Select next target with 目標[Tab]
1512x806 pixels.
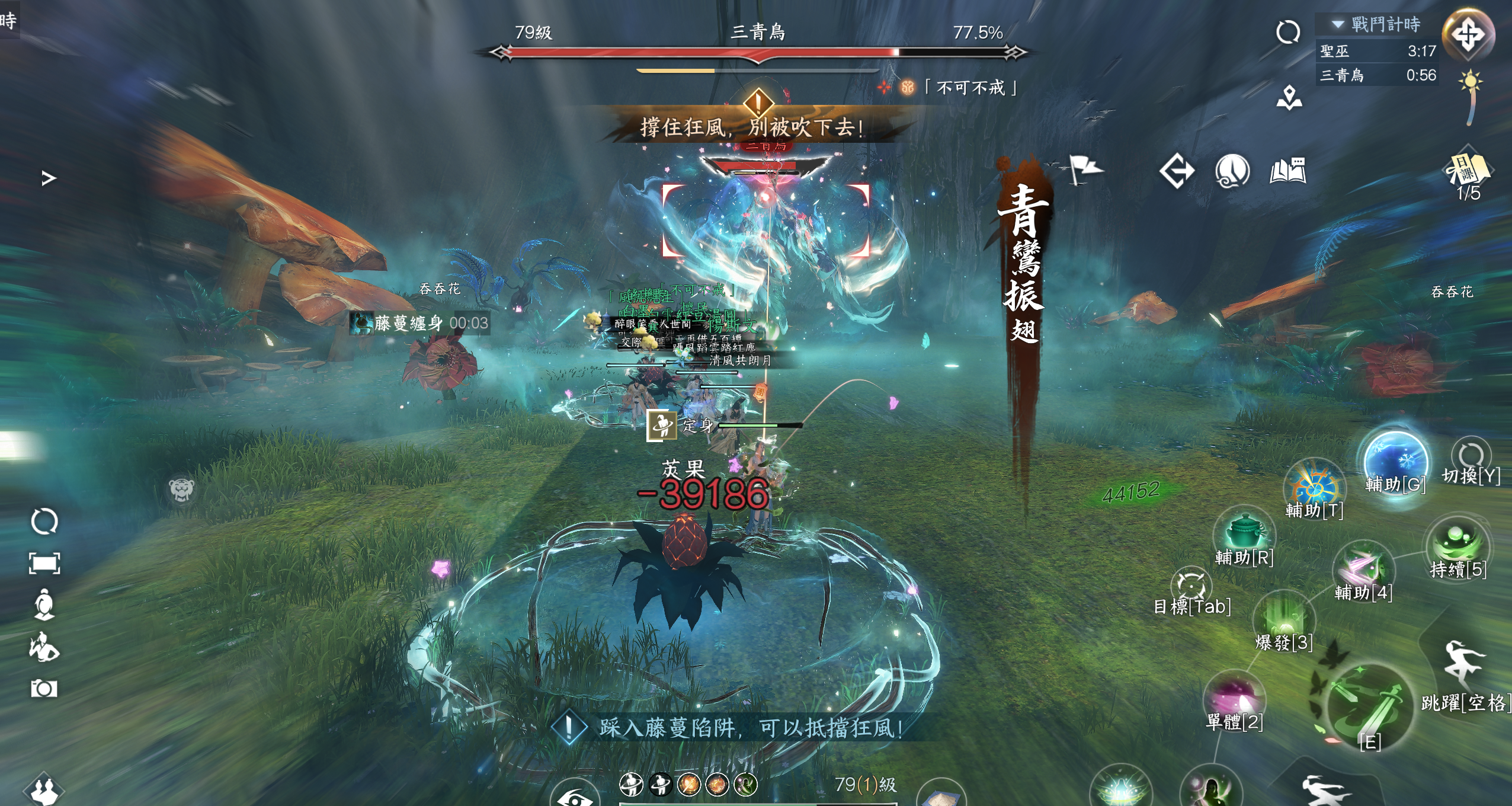(x=1191, y=586)
